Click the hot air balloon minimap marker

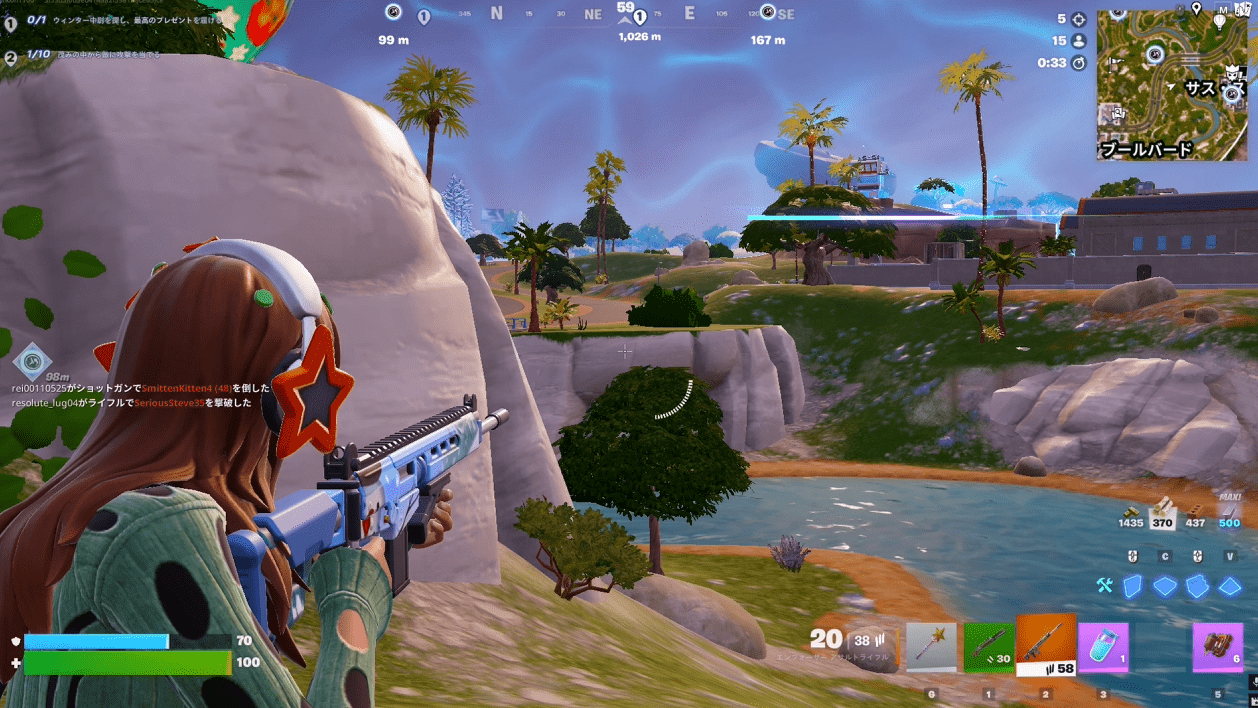(x=1220, y=19)
